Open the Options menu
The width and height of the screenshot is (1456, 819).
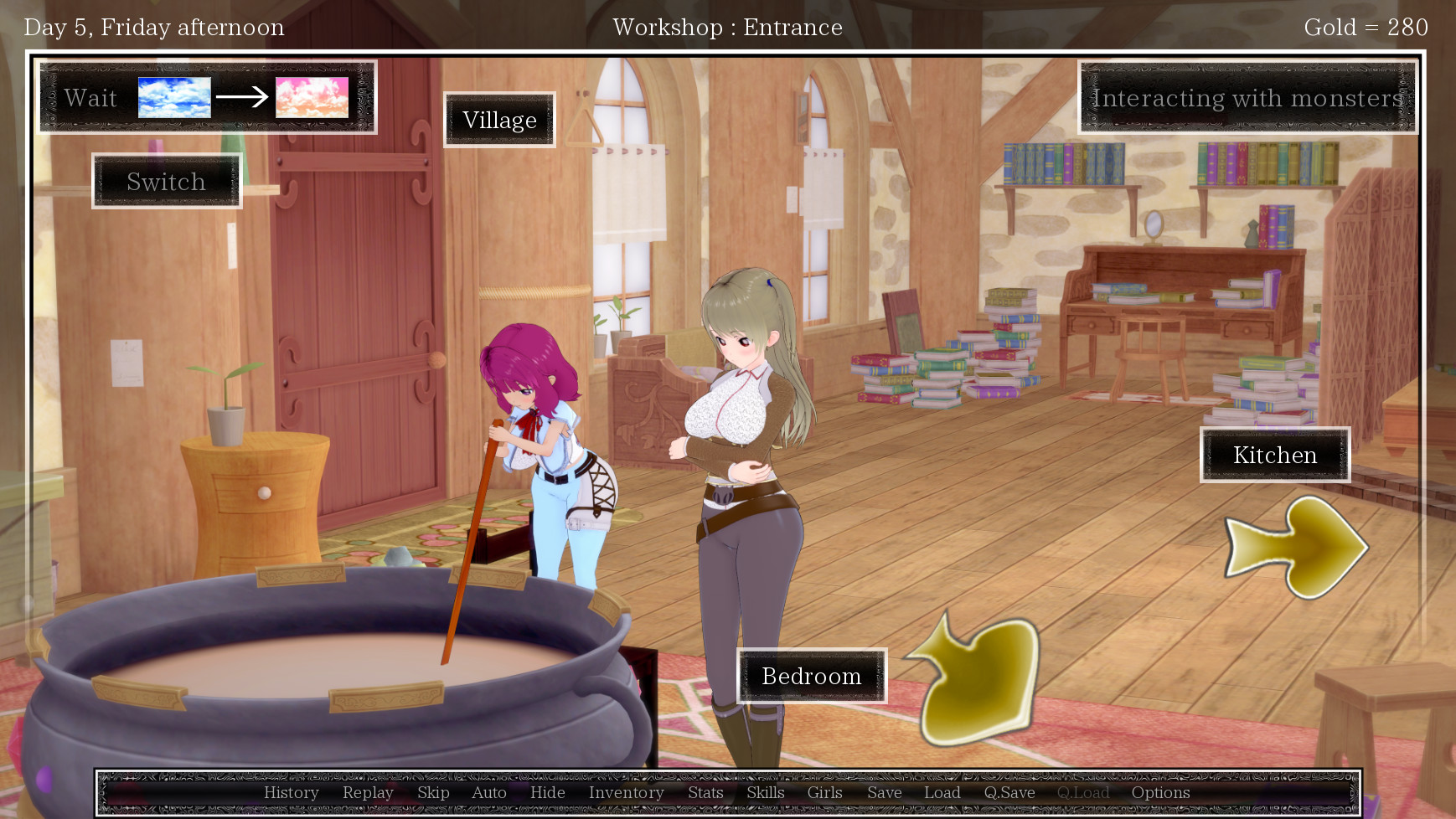(x=1160, y=792)
